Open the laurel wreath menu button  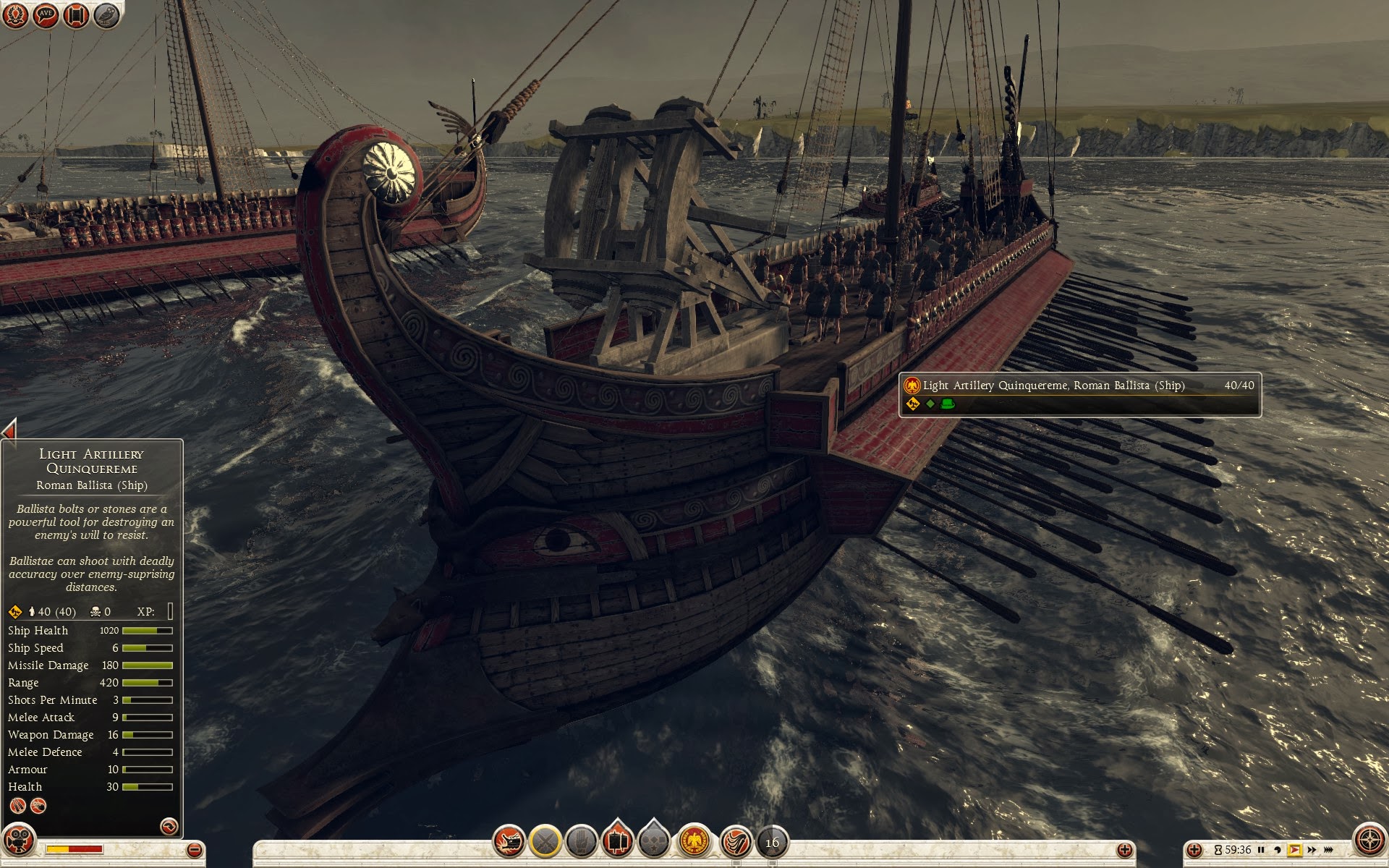tap(15, 15)
